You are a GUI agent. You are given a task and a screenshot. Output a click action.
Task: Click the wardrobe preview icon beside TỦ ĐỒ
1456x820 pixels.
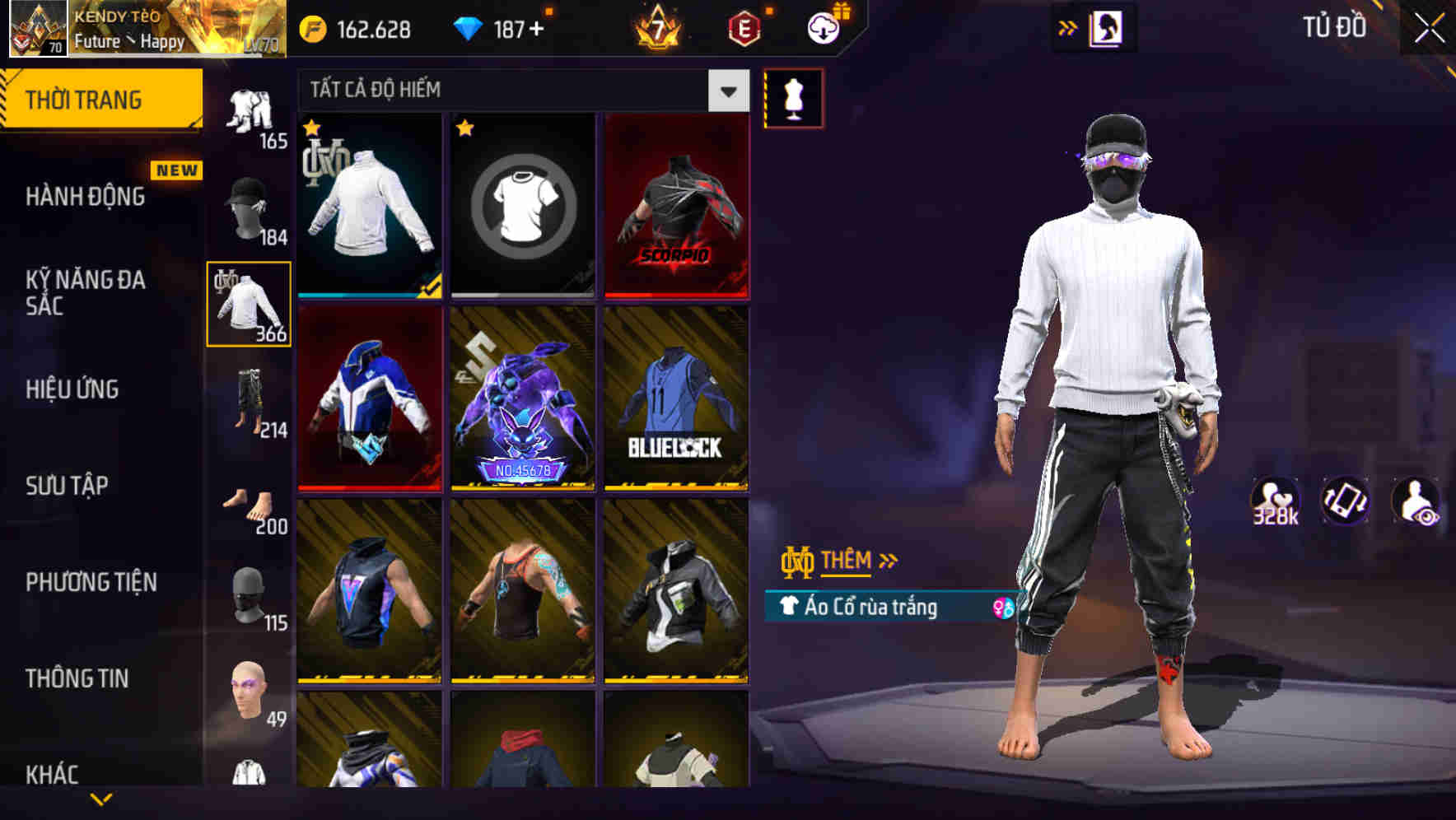pos(1105,26)
